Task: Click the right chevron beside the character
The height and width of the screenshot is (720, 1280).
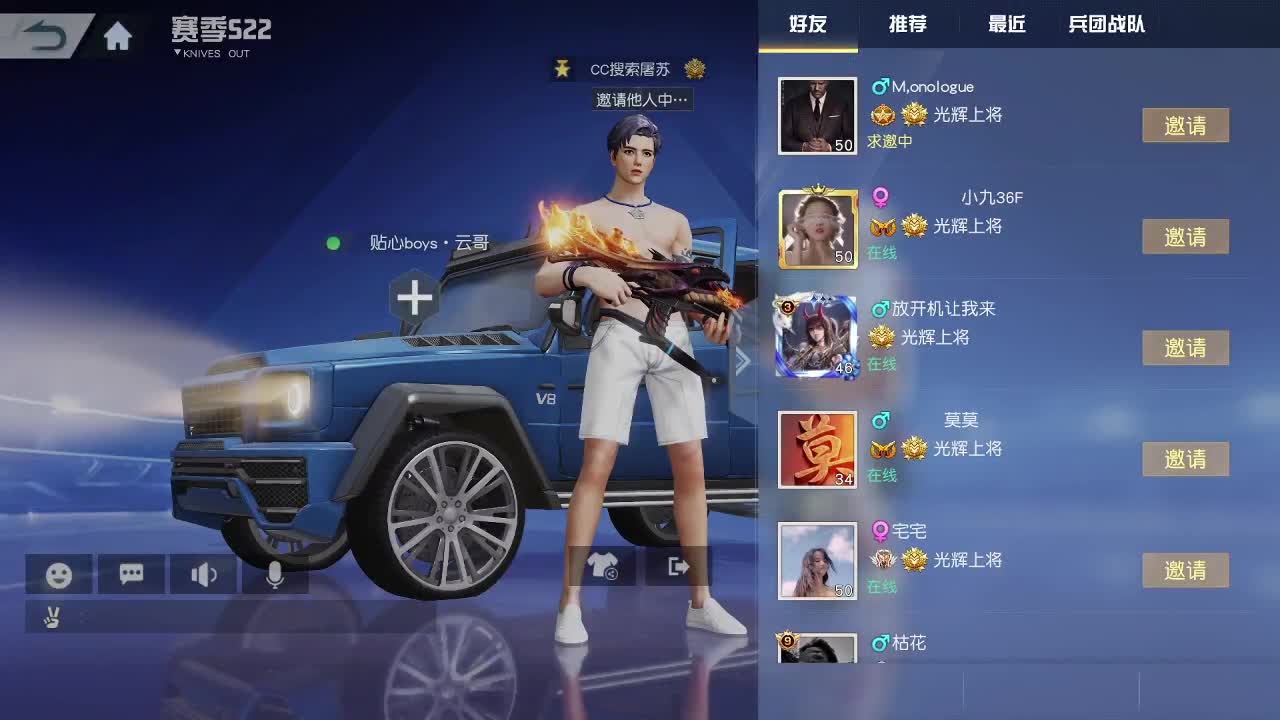Action: [x=743, y=360]
